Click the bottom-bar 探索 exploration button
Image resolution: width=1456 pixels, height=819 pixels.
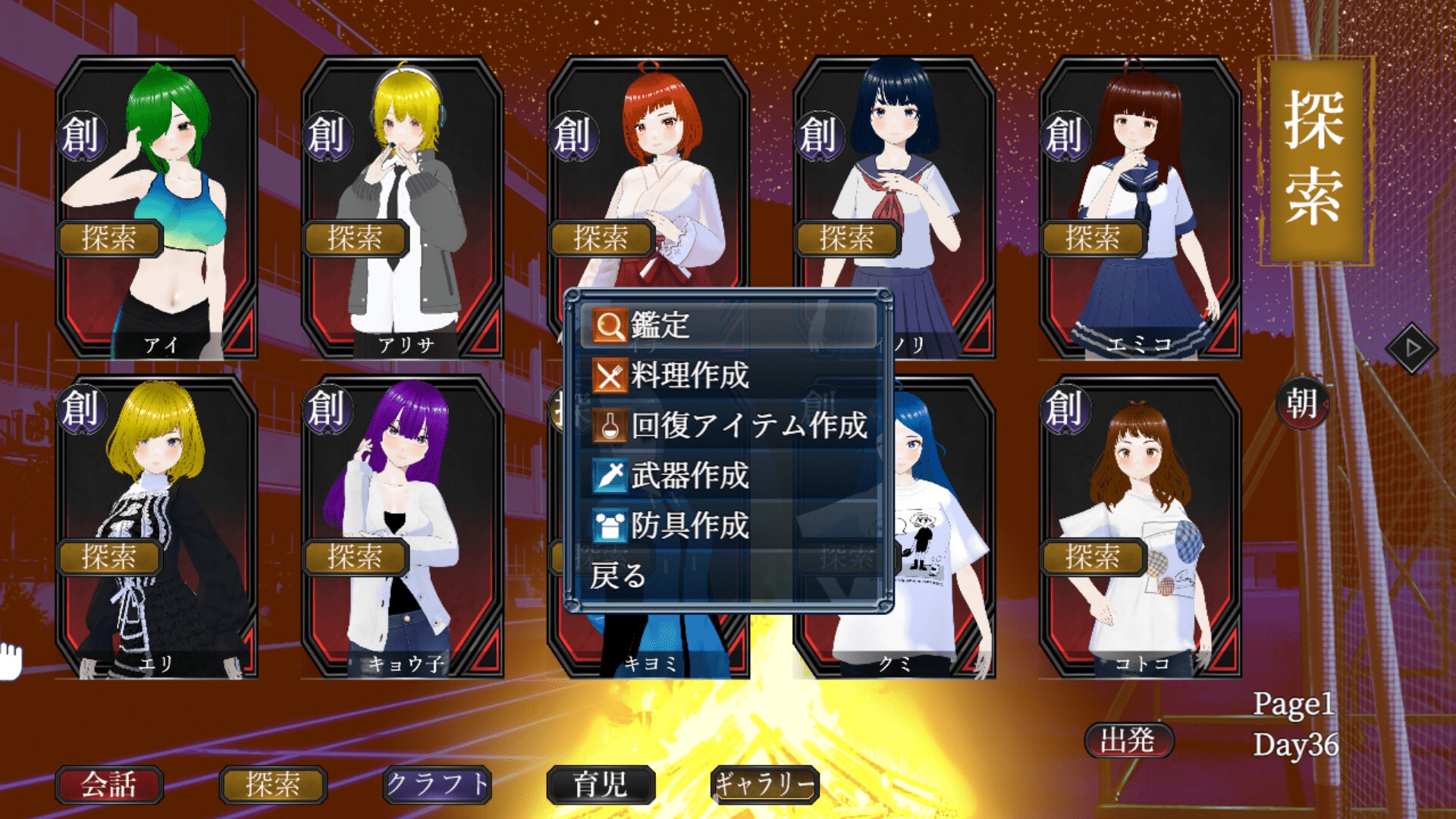pos(273,784)
